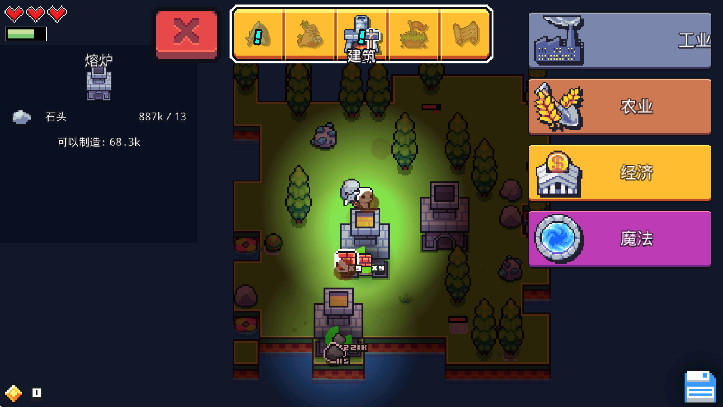Close the build menu with the red X
Screen dimensions: 723x407
186,33
